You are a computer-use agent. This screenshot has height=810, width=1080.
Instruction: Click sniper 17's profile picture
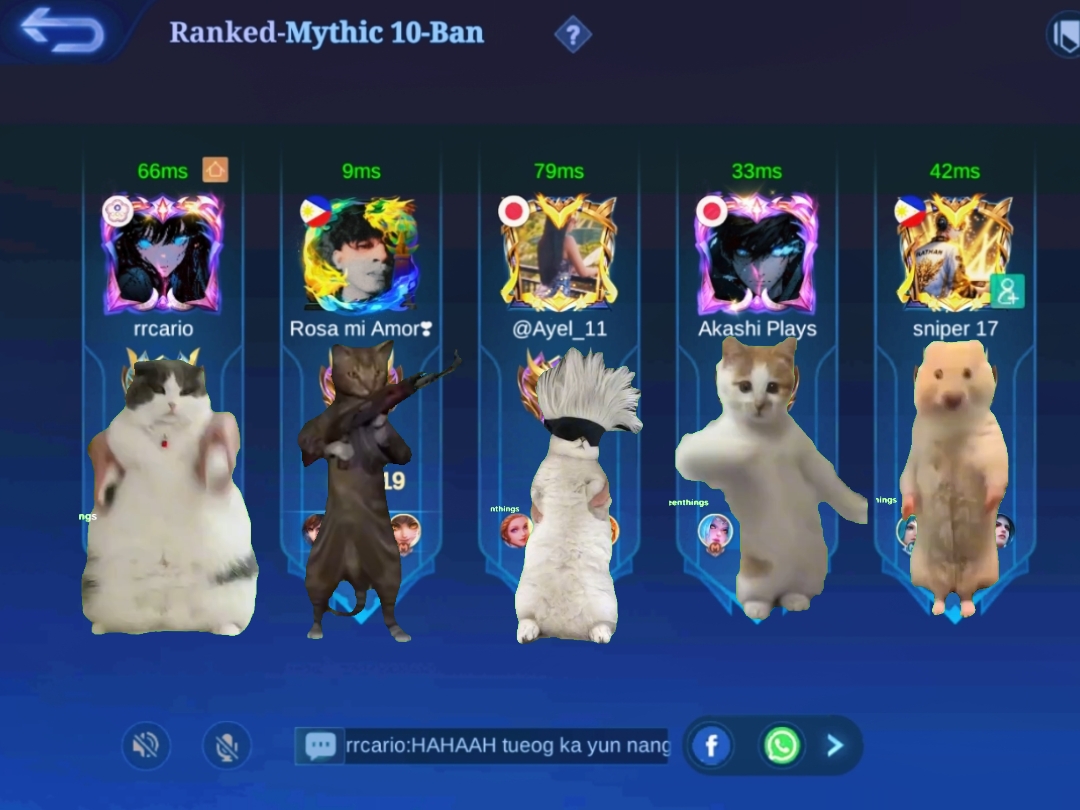tap(948, 254)
